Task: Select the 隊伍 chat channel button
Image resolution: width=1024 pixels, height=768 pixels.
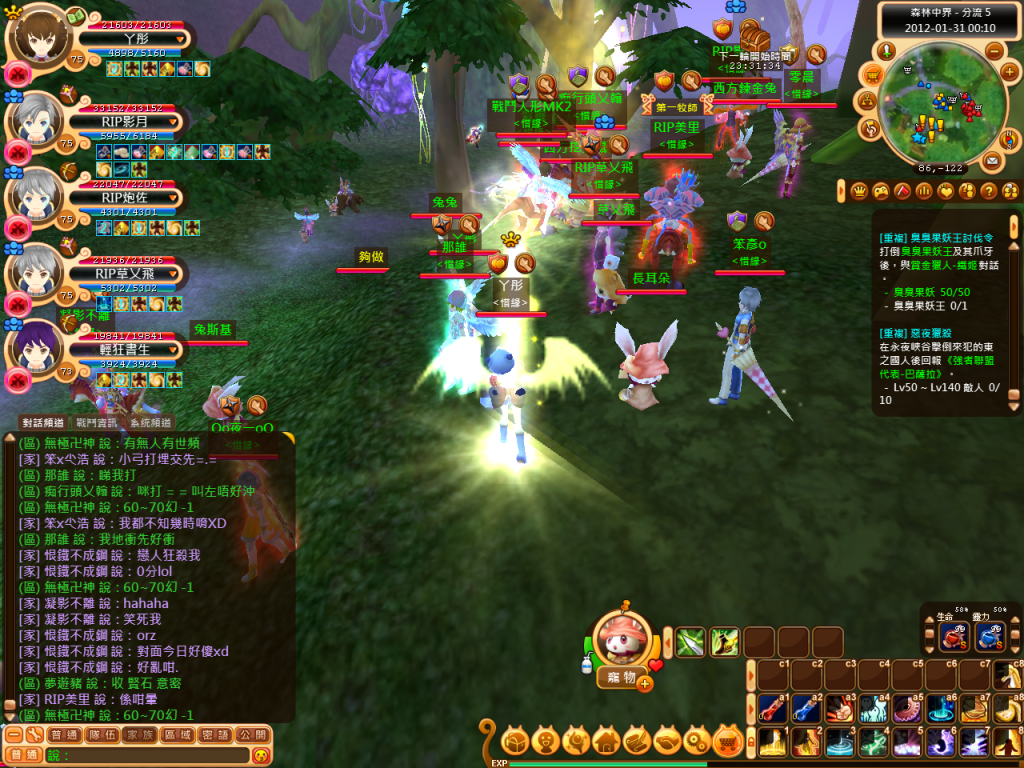Action: [102, 735]
